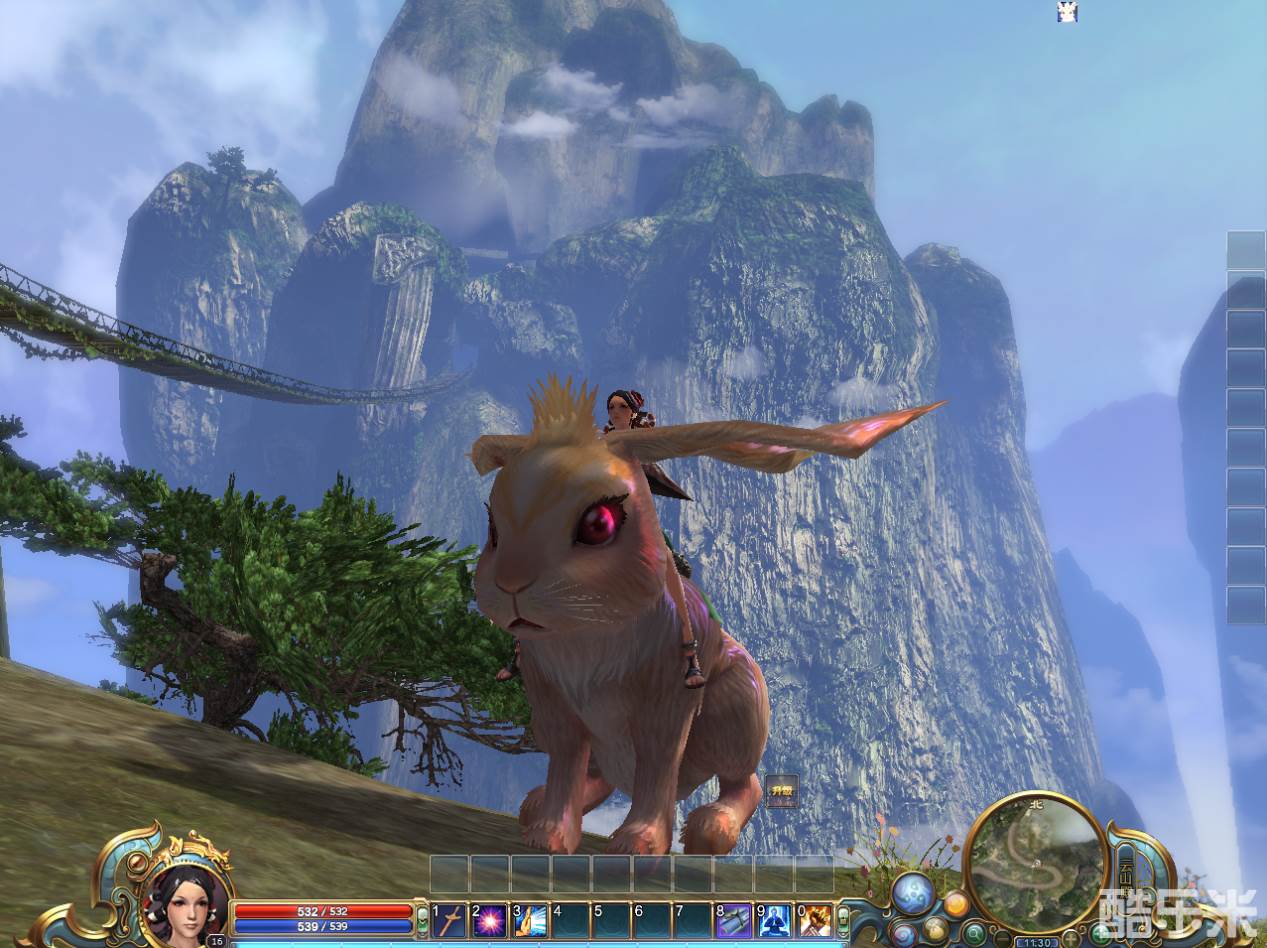Cast the purple starburst skill in slot 2

(490, 920)
